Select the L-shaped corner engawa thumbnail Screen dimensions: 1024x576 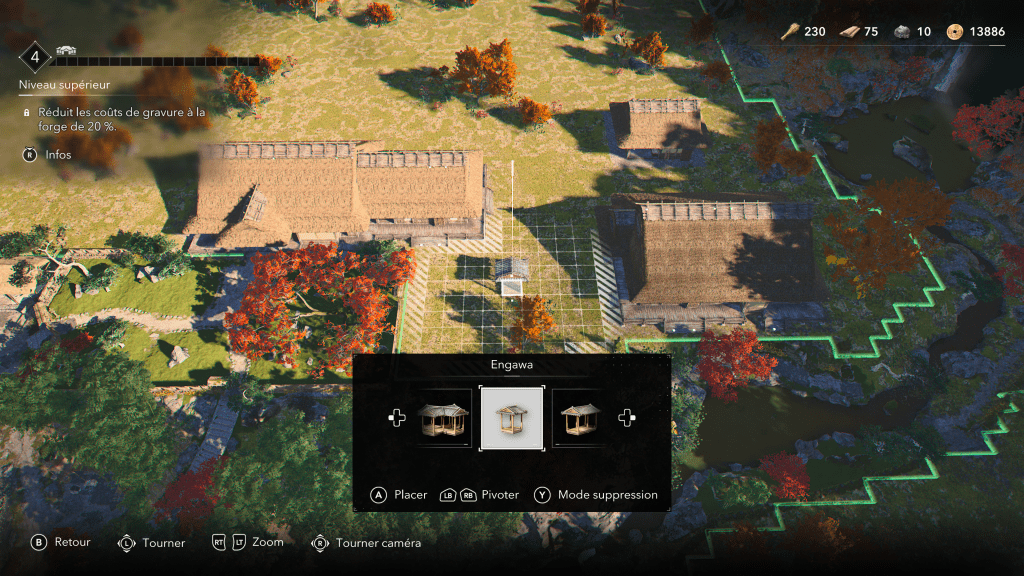click(x=443, y=418)
